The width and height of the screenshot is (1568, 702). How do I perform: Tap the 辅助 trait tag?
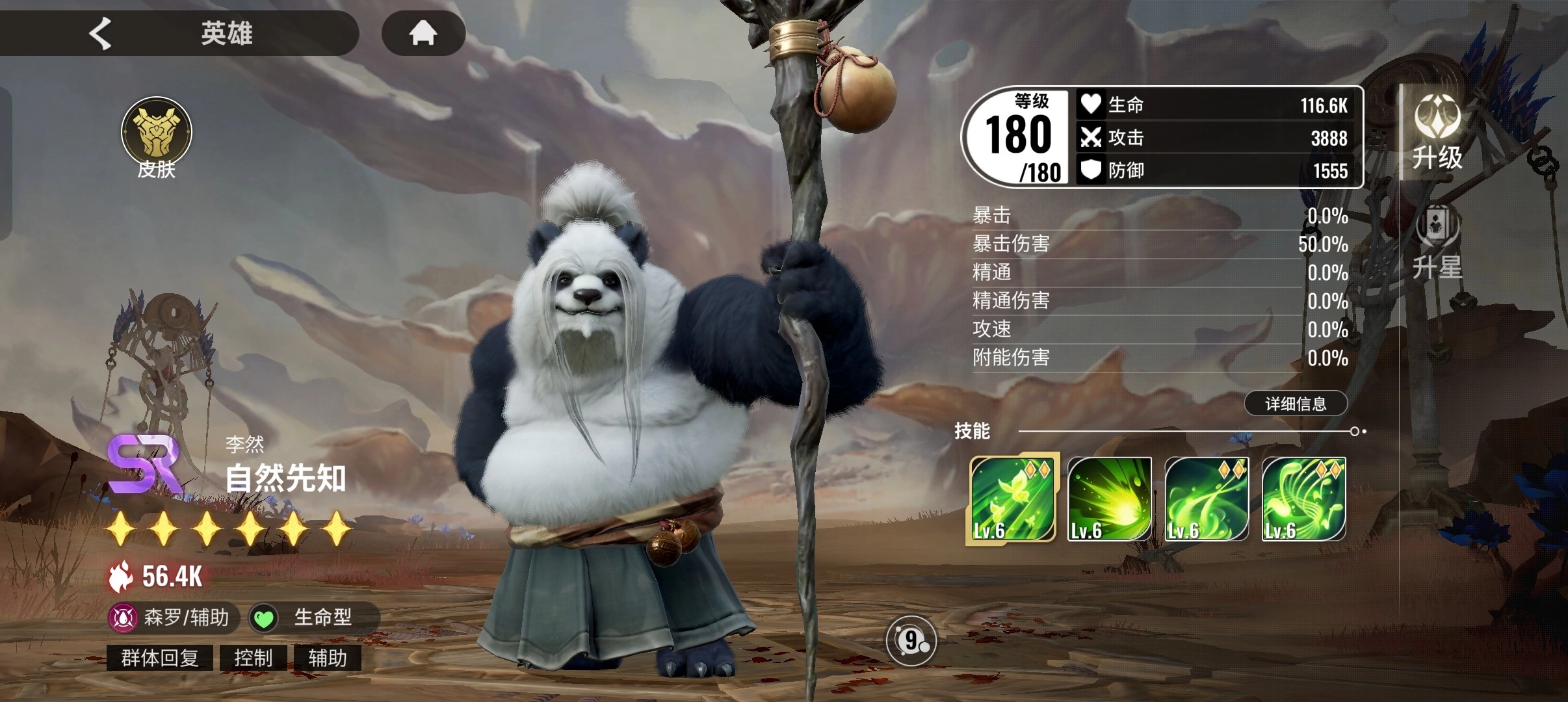coord(327,658)
